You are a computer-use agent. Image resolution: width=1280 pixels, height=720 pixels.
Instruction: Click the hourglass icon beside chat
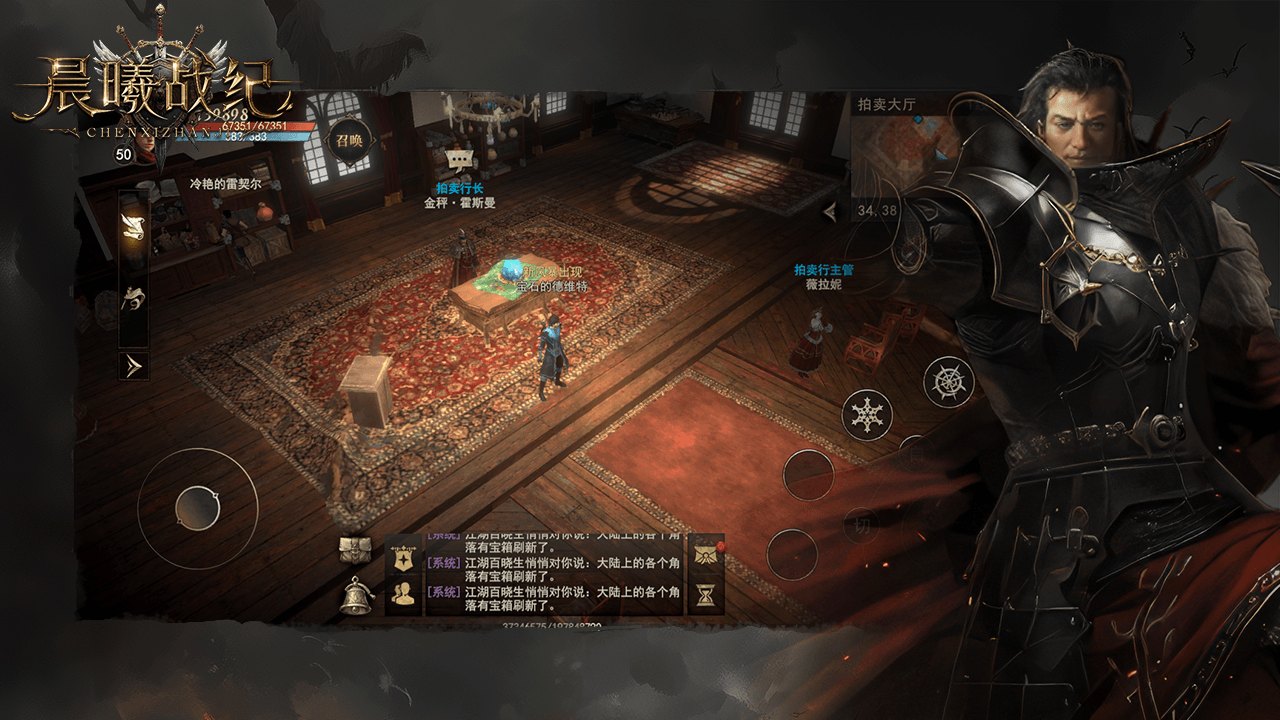[706, 596]
